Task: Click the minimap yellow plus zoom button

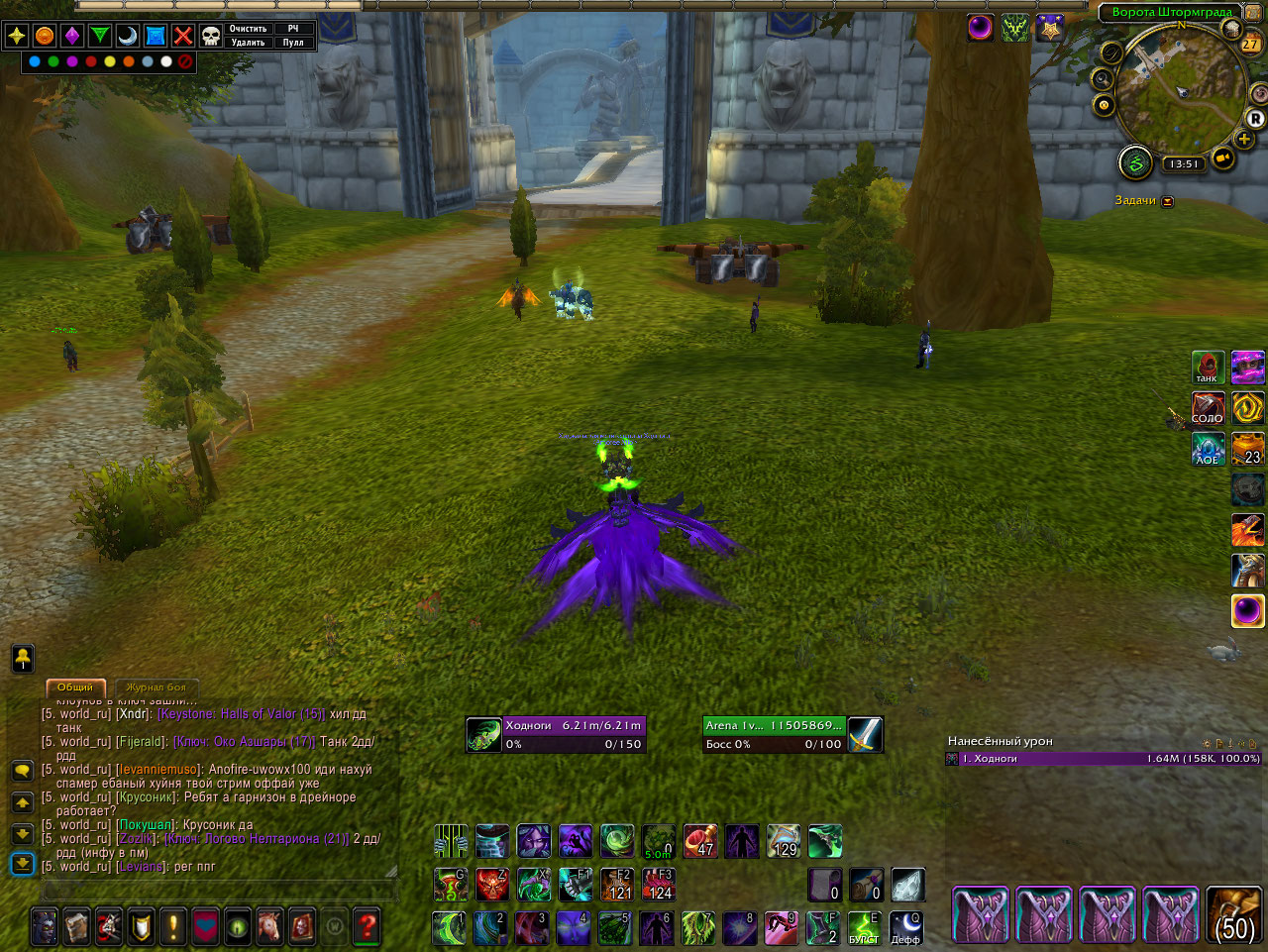Action: [x=1244, y=139]
